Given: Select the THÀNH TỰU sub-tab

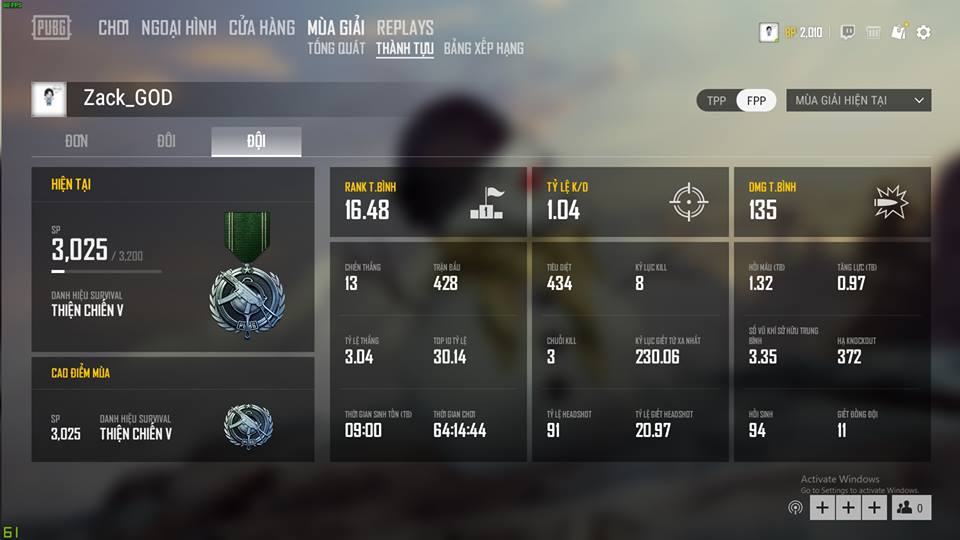Looking at the screenshot, I should pyautogui.click(x=405, y=48).
